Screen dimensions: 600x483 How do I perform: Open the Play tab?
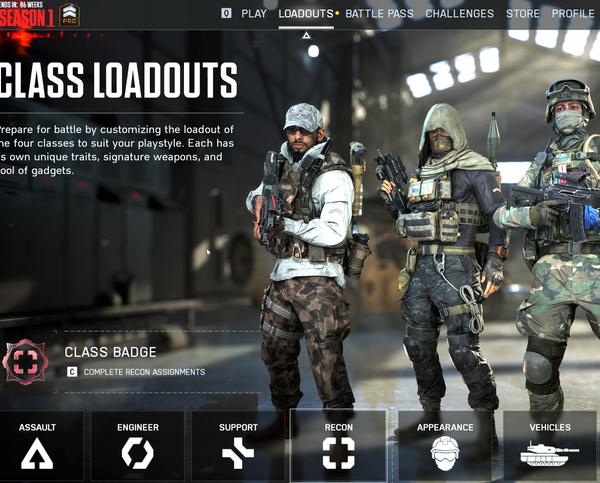tap(253, 14)
